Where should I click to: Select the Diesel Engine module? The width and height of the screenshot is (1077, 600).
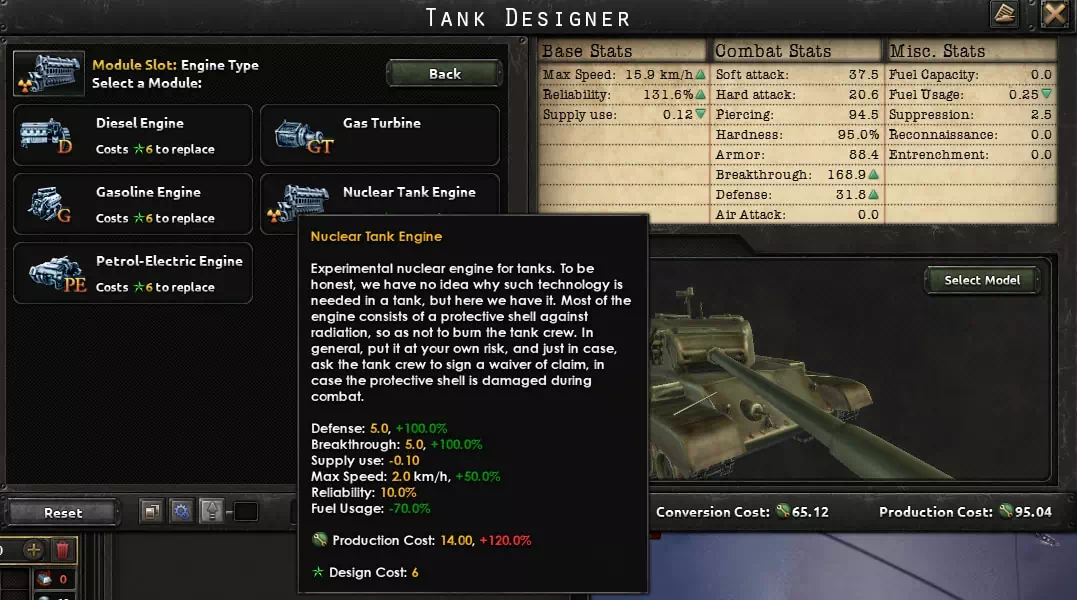pyautogui.click(x=132, y=135)
